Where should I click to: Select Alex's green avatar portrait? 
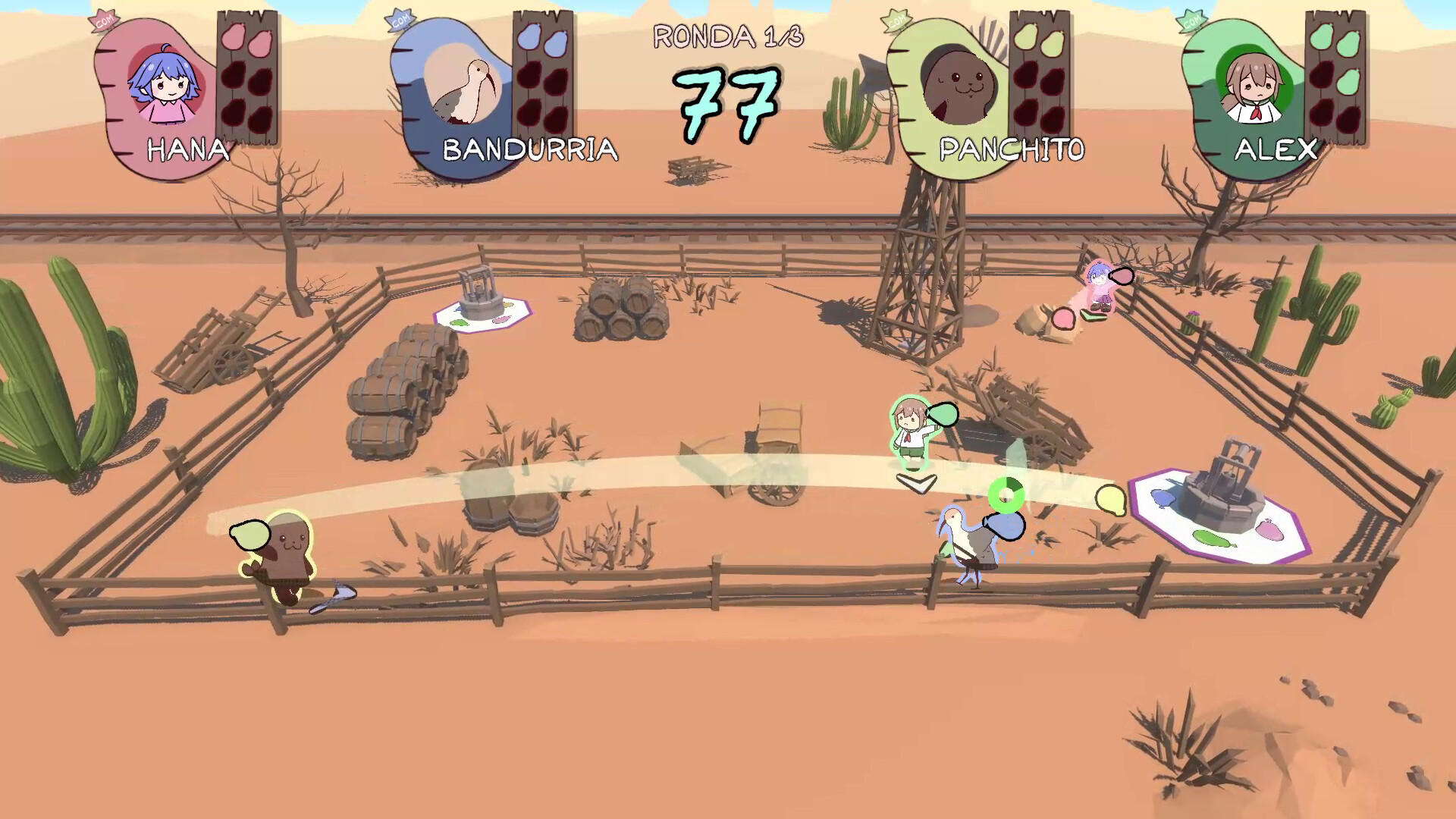click(x=1255, y=85)
